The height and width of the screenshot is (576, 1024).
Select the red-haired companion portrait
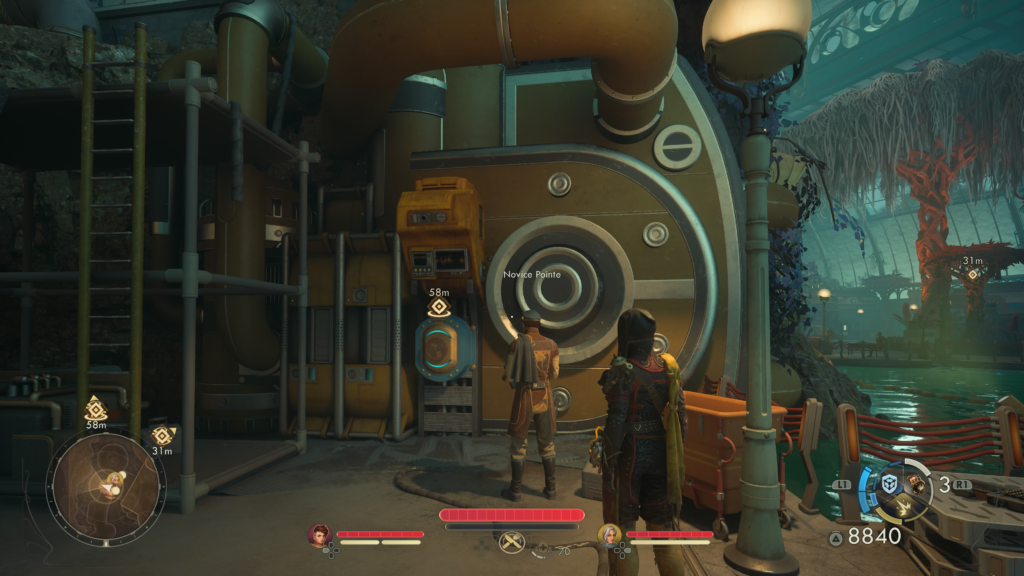320,535
